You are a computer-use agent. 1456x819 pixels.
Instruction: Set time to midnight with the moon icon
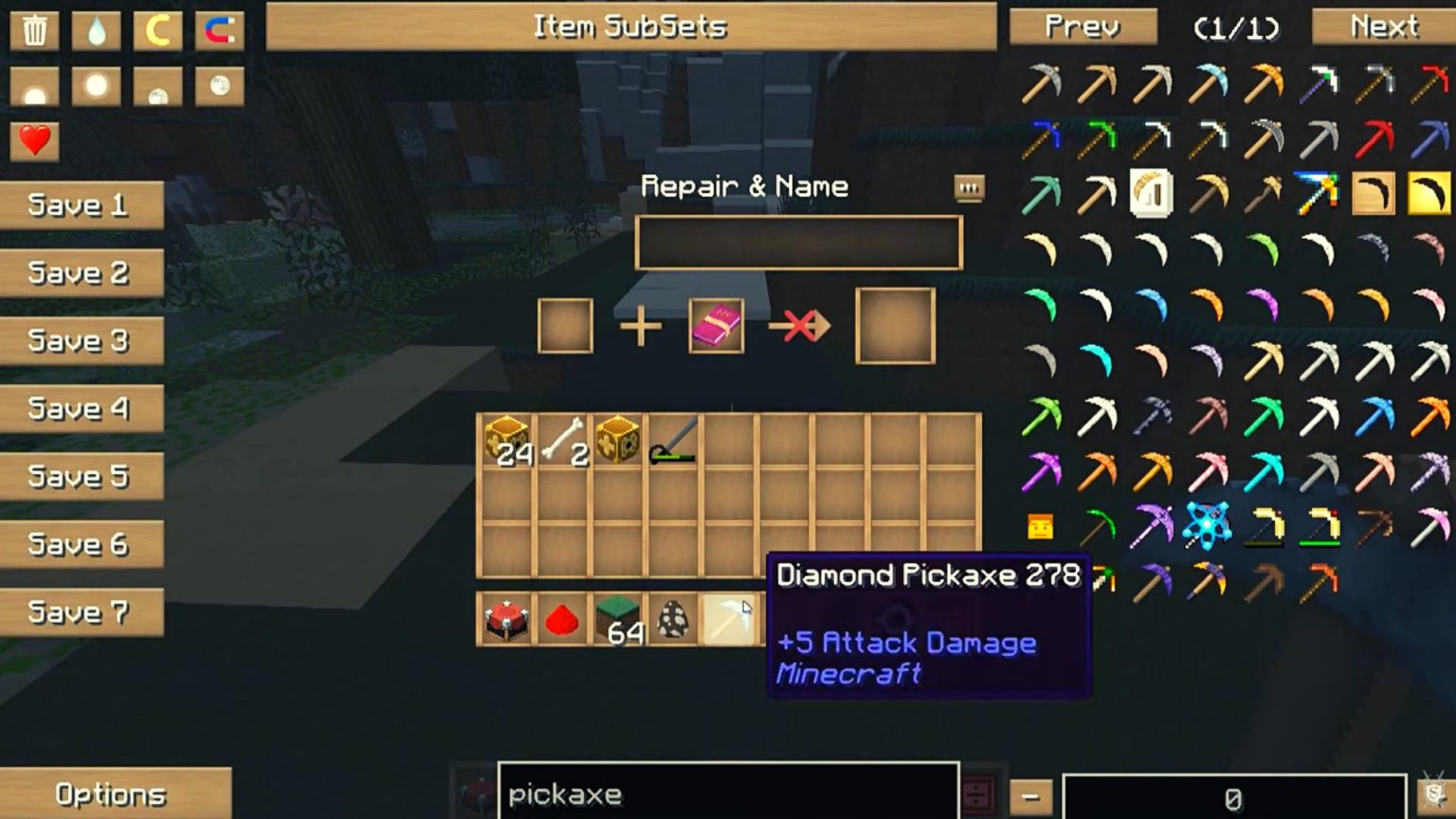[x=156, y=85]
